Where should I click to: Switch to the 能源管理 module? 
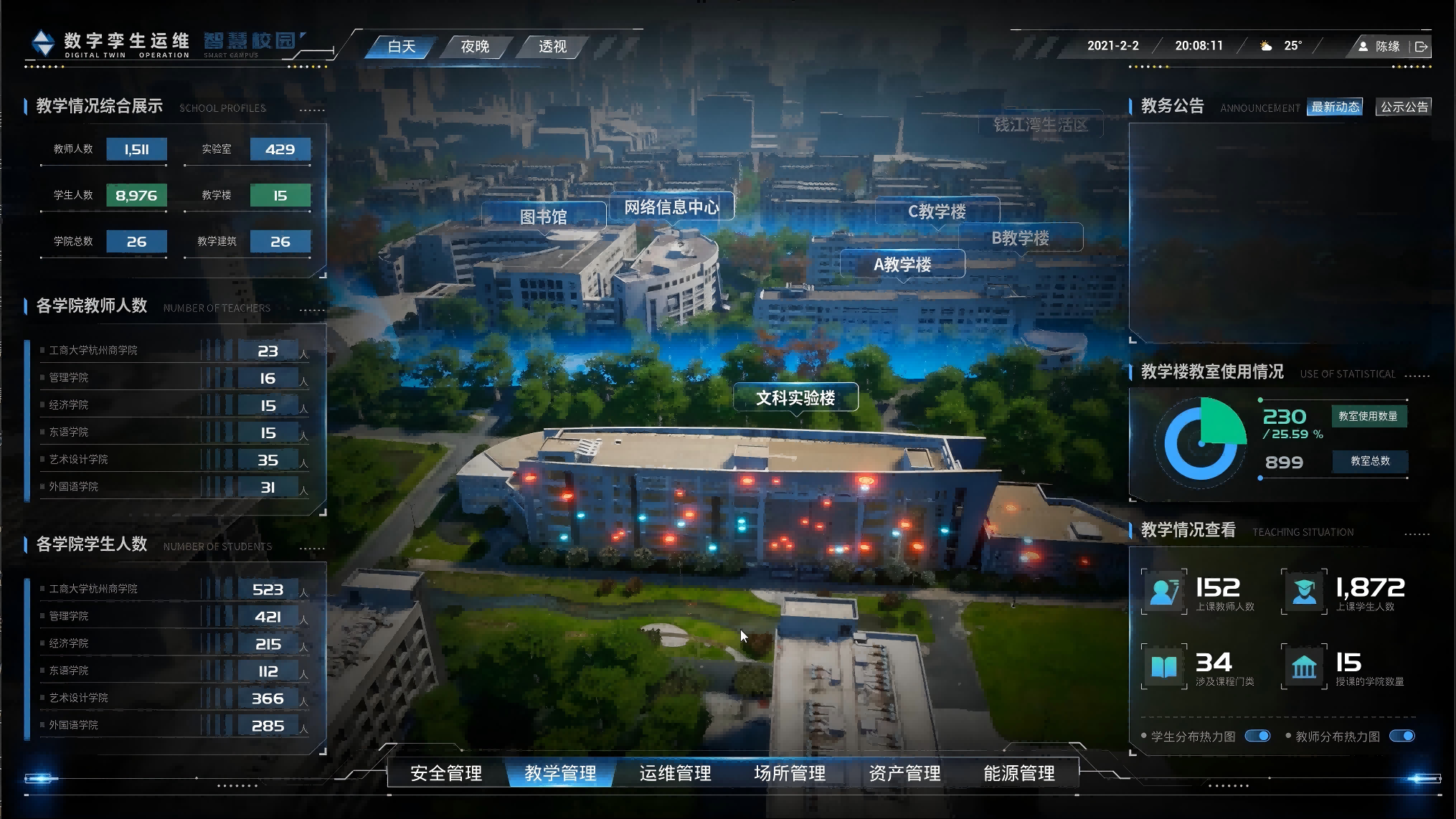coord(1019,773)
